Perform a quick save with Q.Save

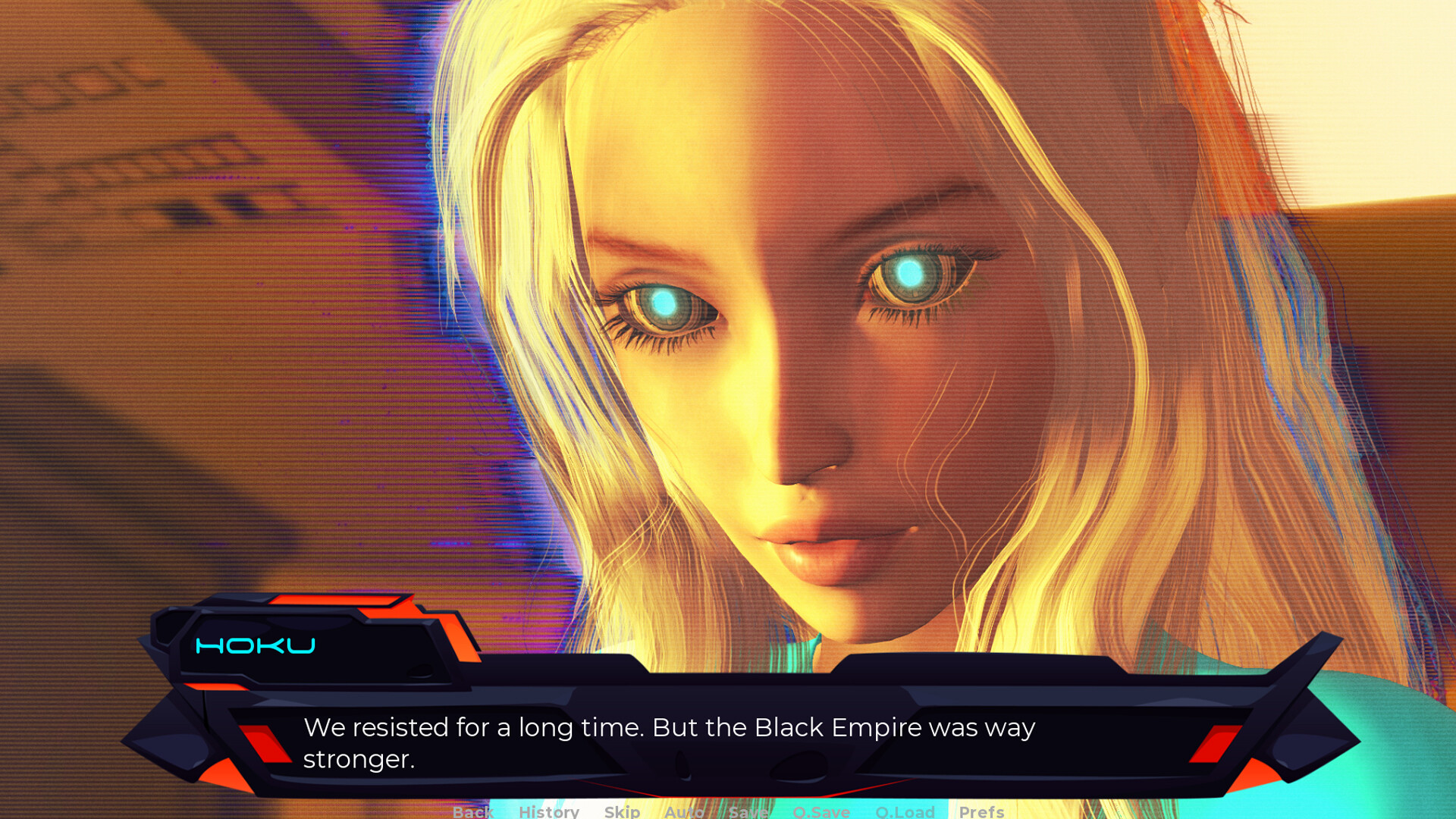pos(821,812)
